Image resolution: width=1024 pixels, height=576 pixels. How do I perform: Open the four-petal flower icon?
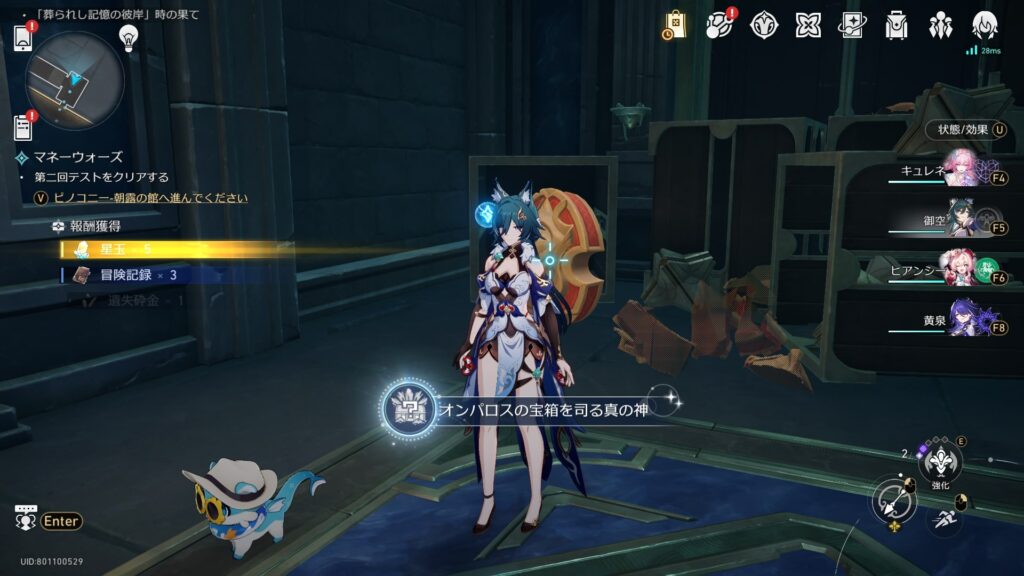[x=808, y=25]
